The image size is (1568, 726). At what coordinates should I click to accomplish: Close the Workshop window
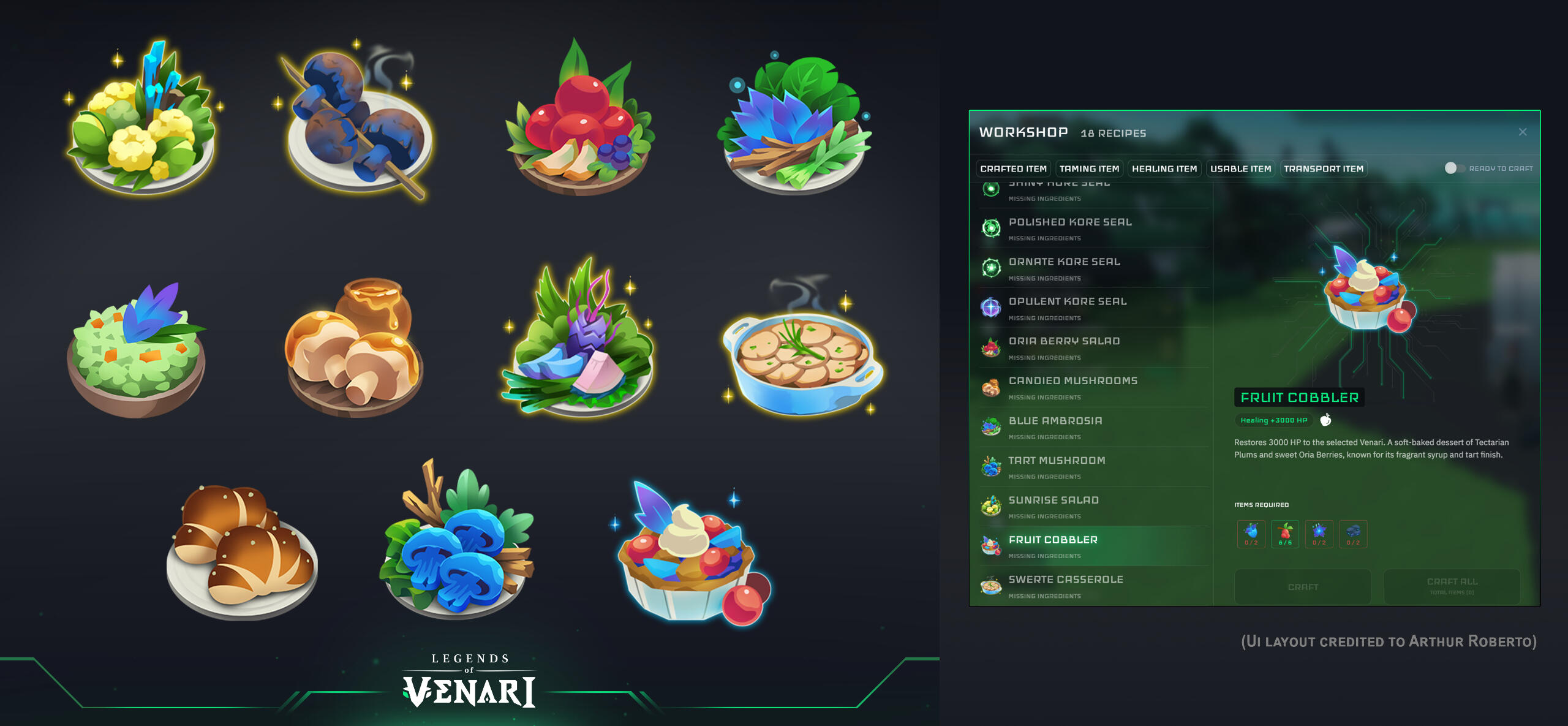tap(1522, 132)
